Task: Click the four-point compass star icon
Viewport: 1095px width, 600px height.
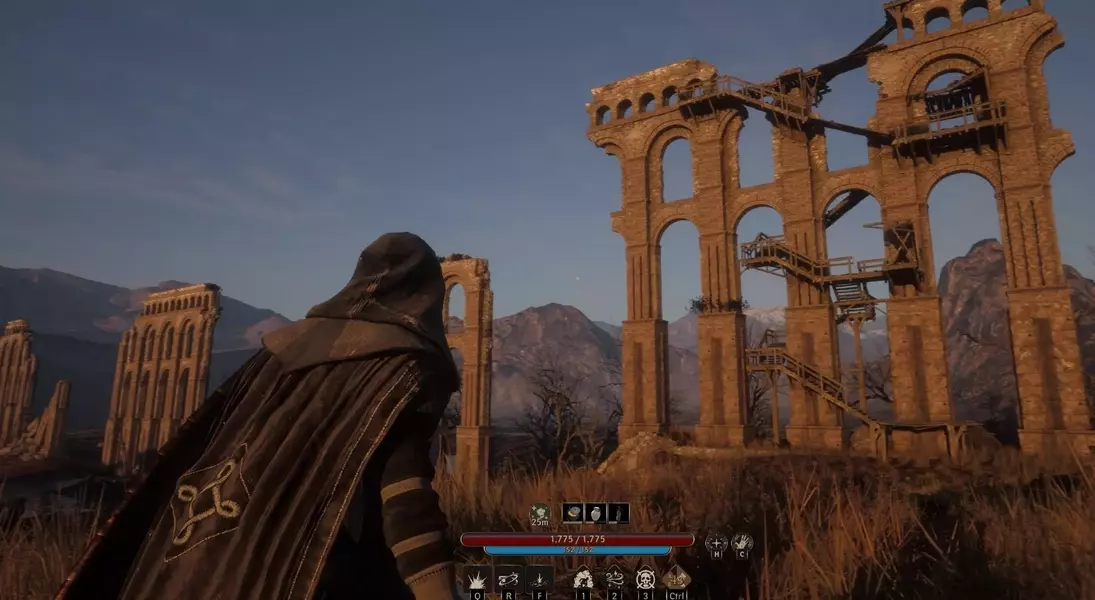Action: (716, 543)
